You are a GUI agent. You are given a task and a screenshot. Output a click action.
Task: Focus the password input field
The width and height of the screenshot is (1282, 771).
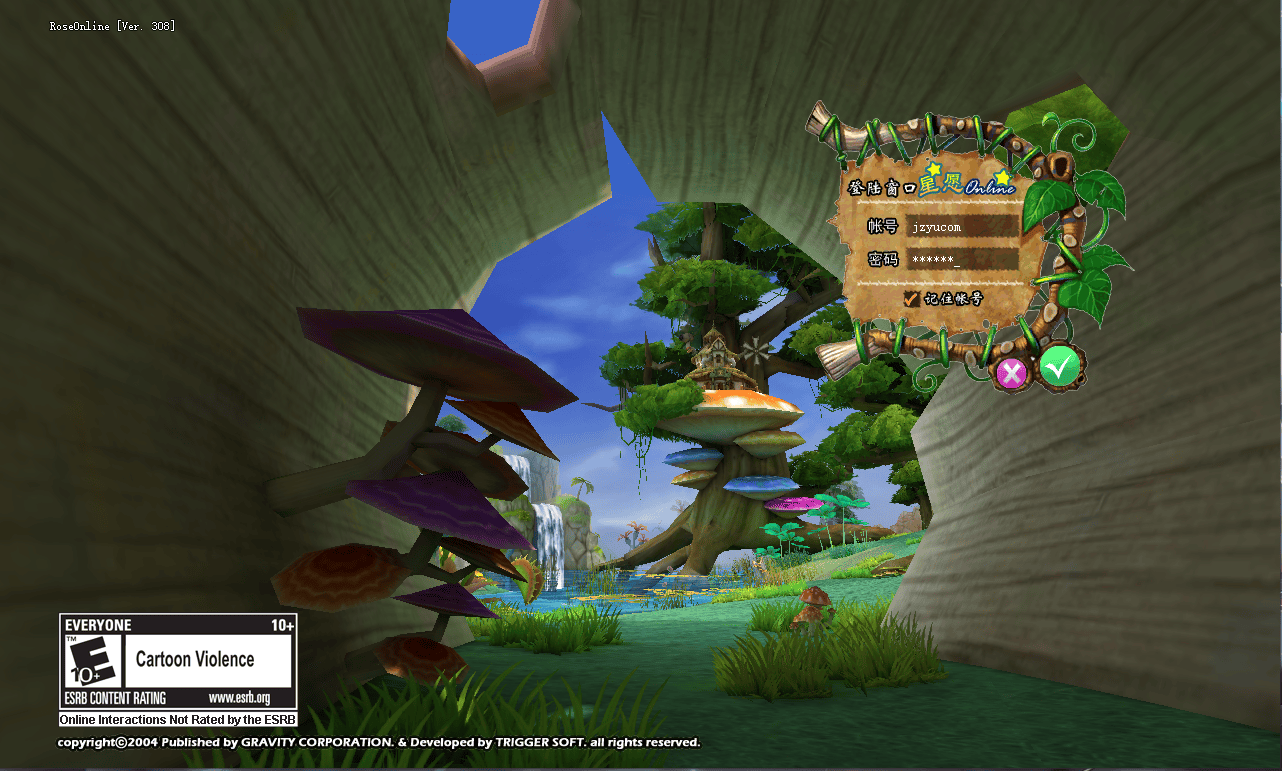tap(961, 260)
